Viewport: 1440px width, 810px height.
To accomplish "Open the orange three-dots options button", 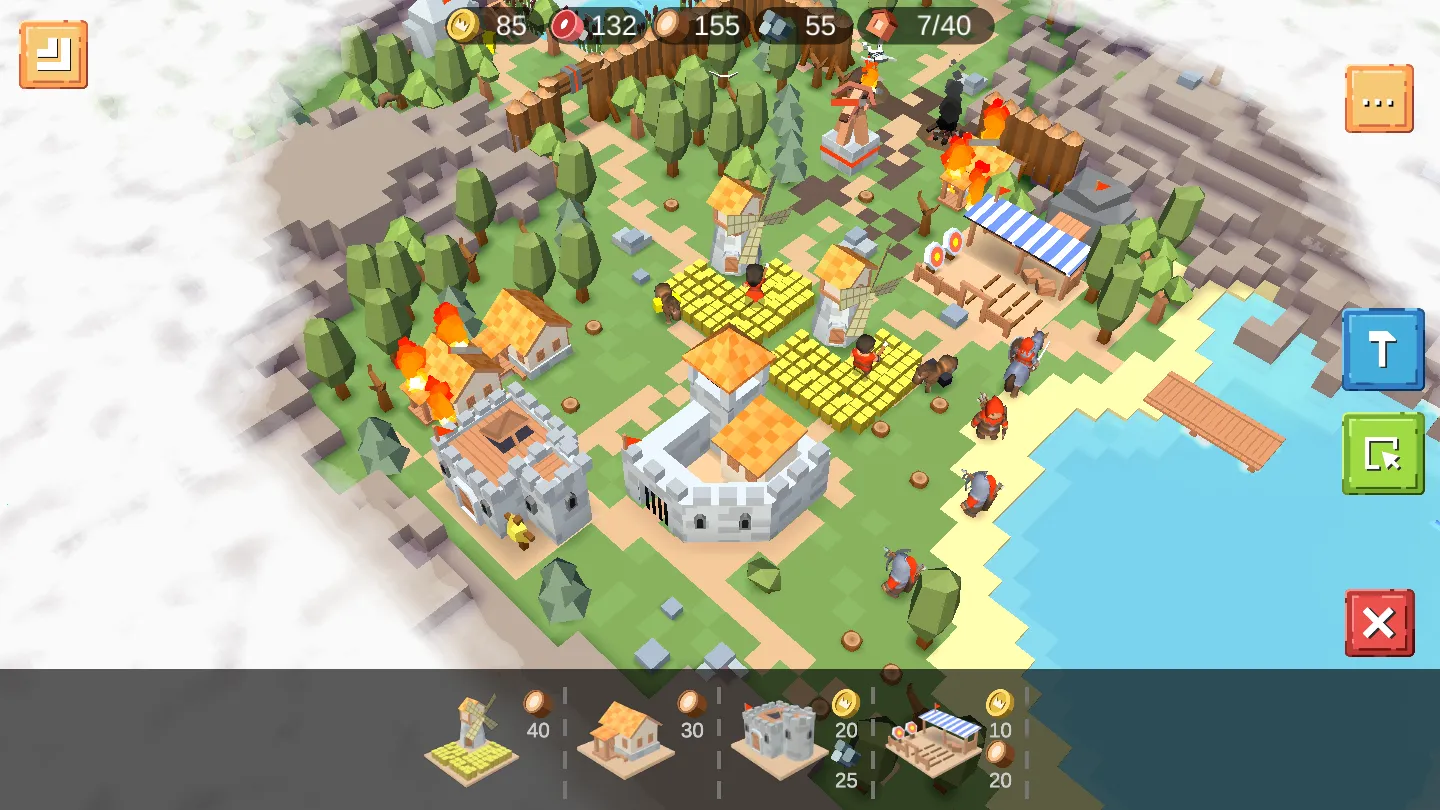I will pos(1379,99).
